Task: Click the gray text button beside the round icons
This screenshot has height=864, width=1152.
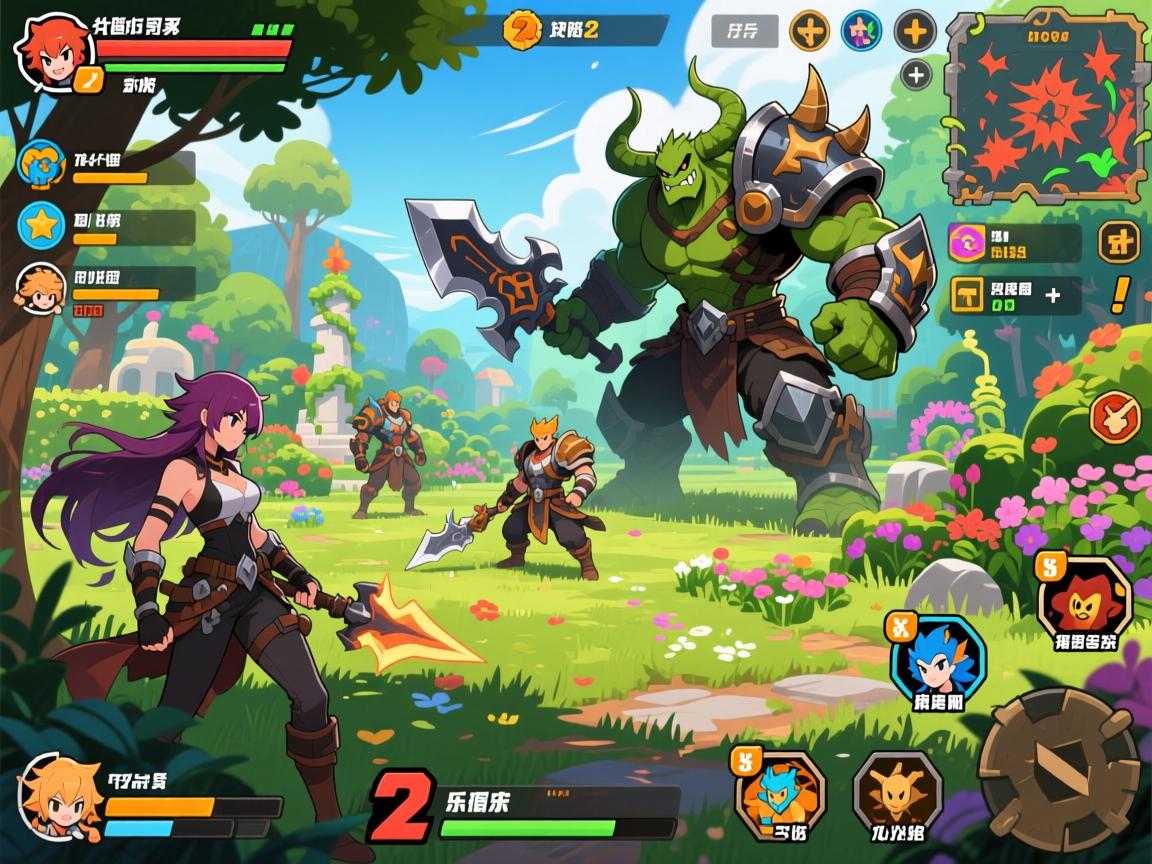Action: (743, 31)
